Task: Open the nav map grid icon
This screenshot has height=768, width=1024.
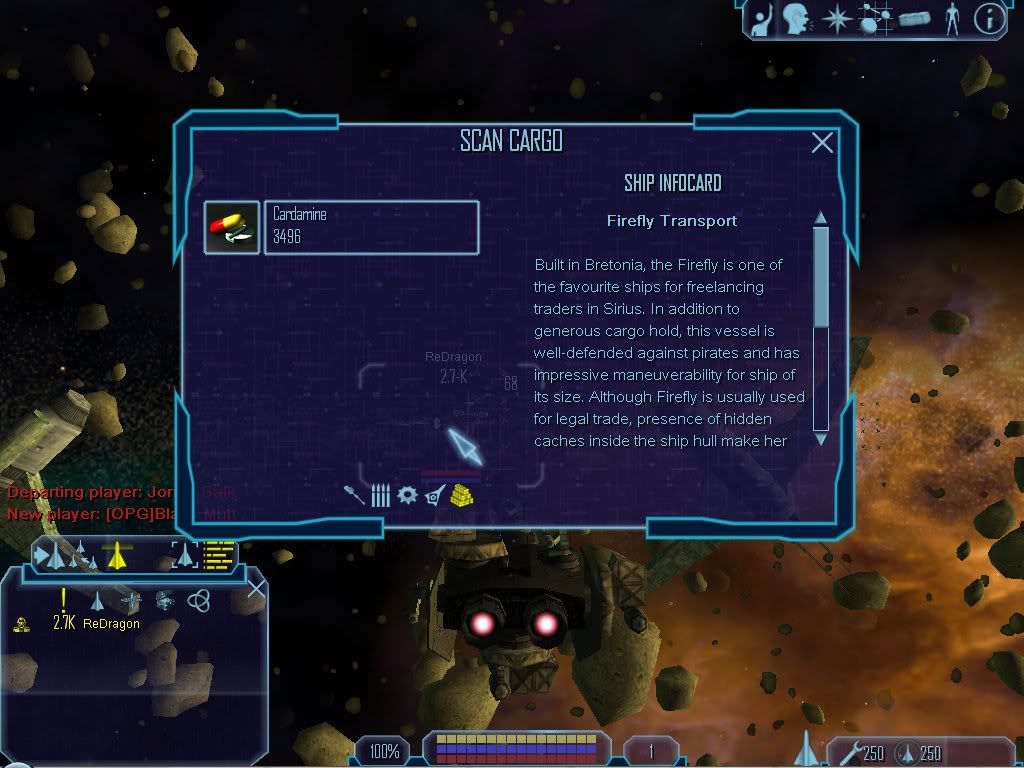Action: 874,18
